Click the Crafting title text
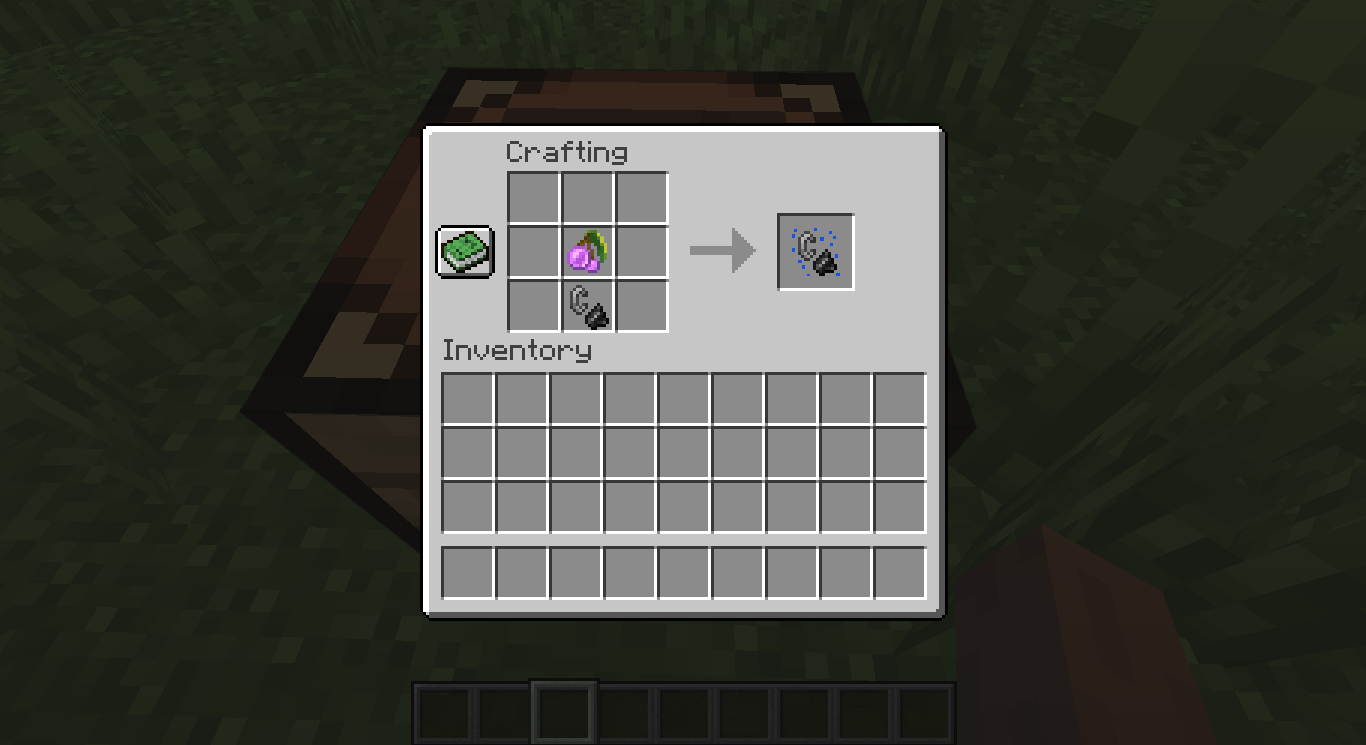 568,152
